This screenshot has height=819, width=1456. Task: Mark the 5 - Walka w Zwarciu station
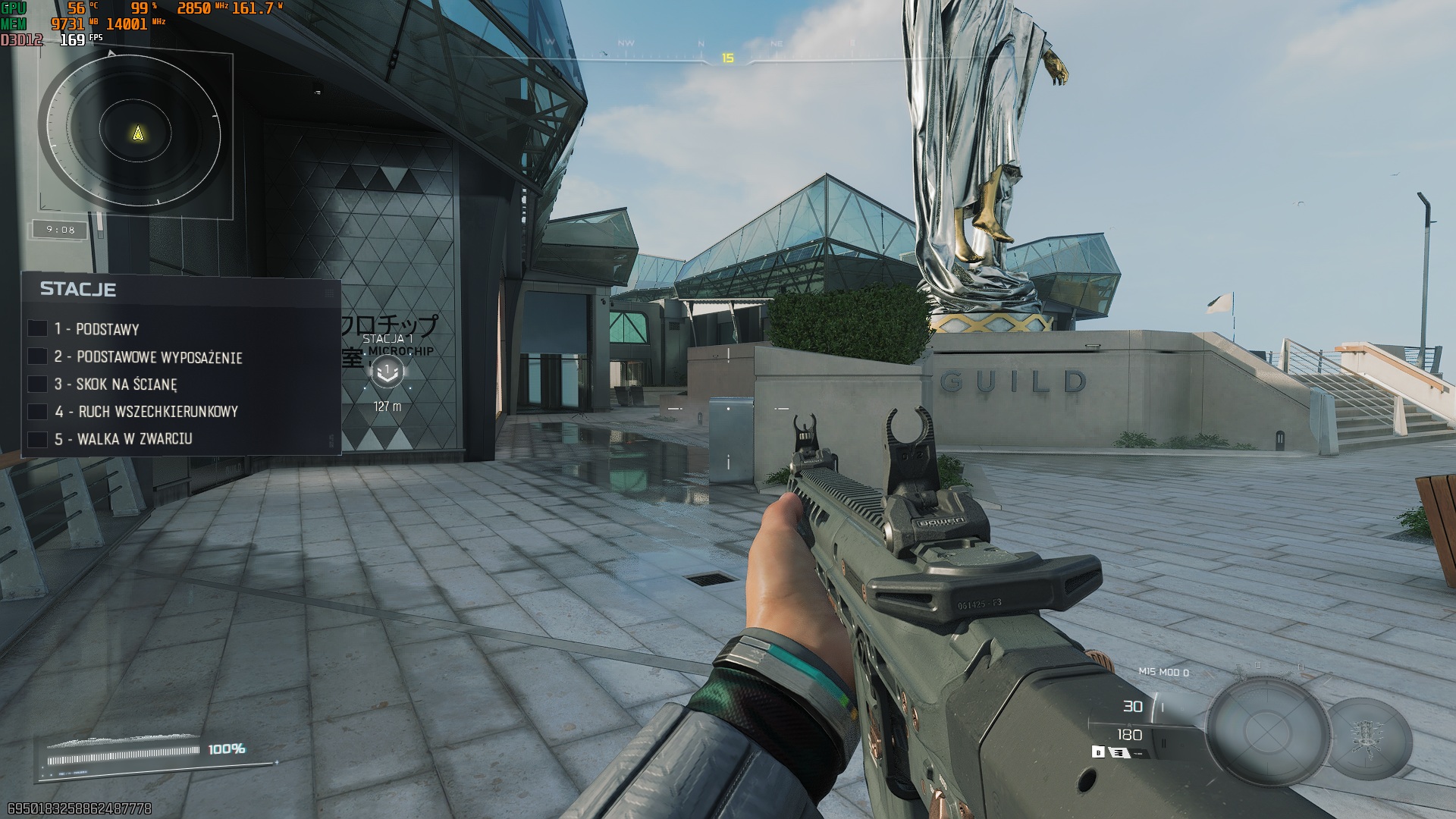pos(37,439)
